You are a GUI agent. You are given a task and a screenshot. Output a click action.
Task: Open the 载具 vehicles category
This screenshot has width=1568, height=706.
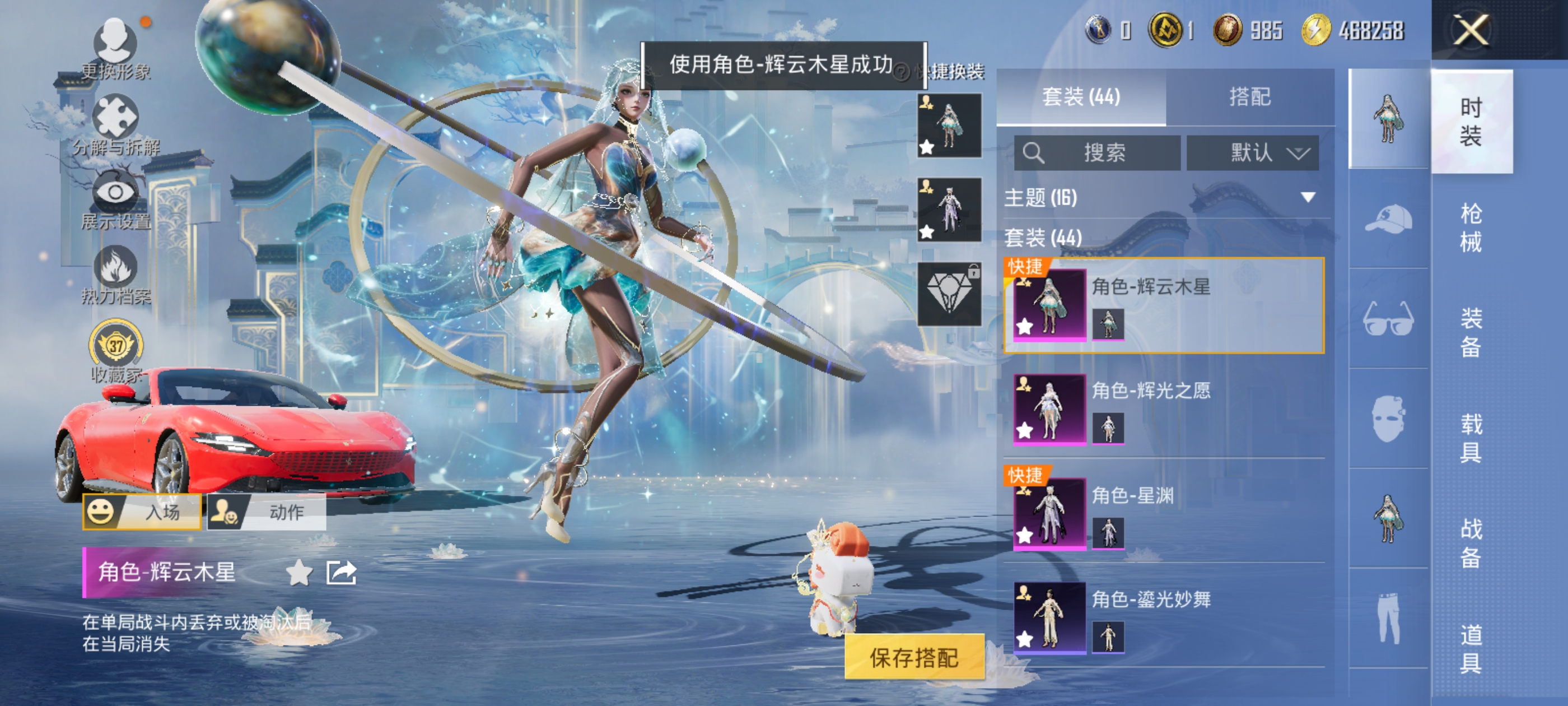(1471, 438)
